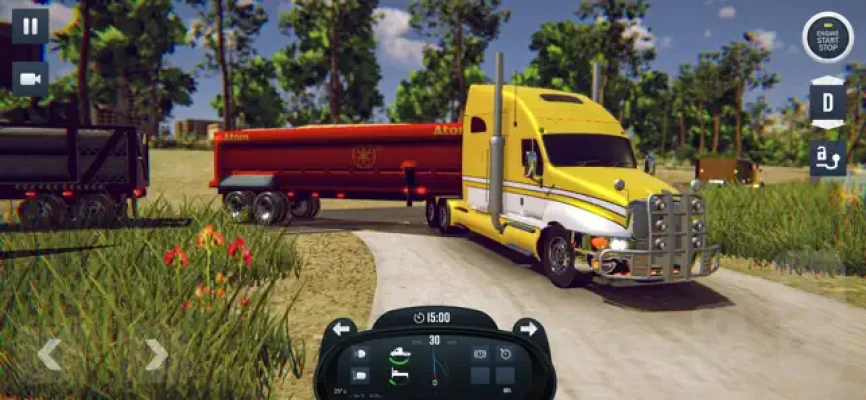Tap the circular arrow icon on dashboard
The height and width of the screenshot is (400, 866).
506,354
